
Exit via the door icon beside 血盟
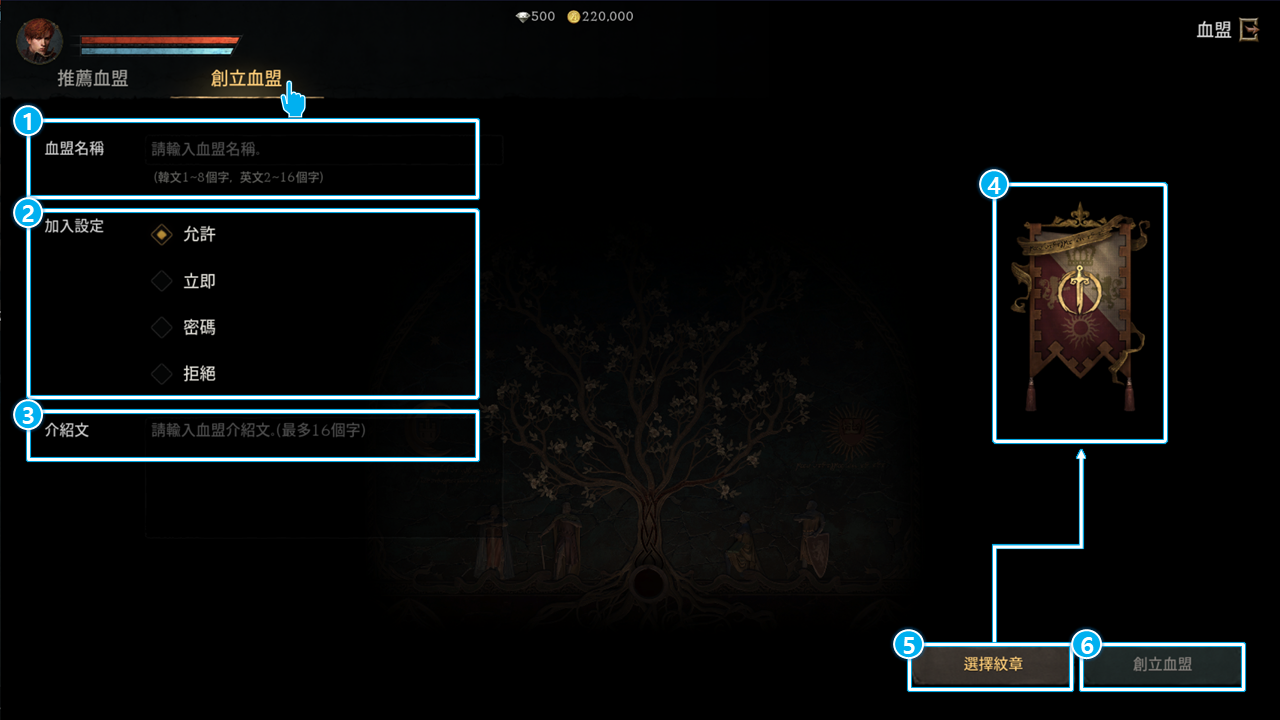tap(1248, 30)
